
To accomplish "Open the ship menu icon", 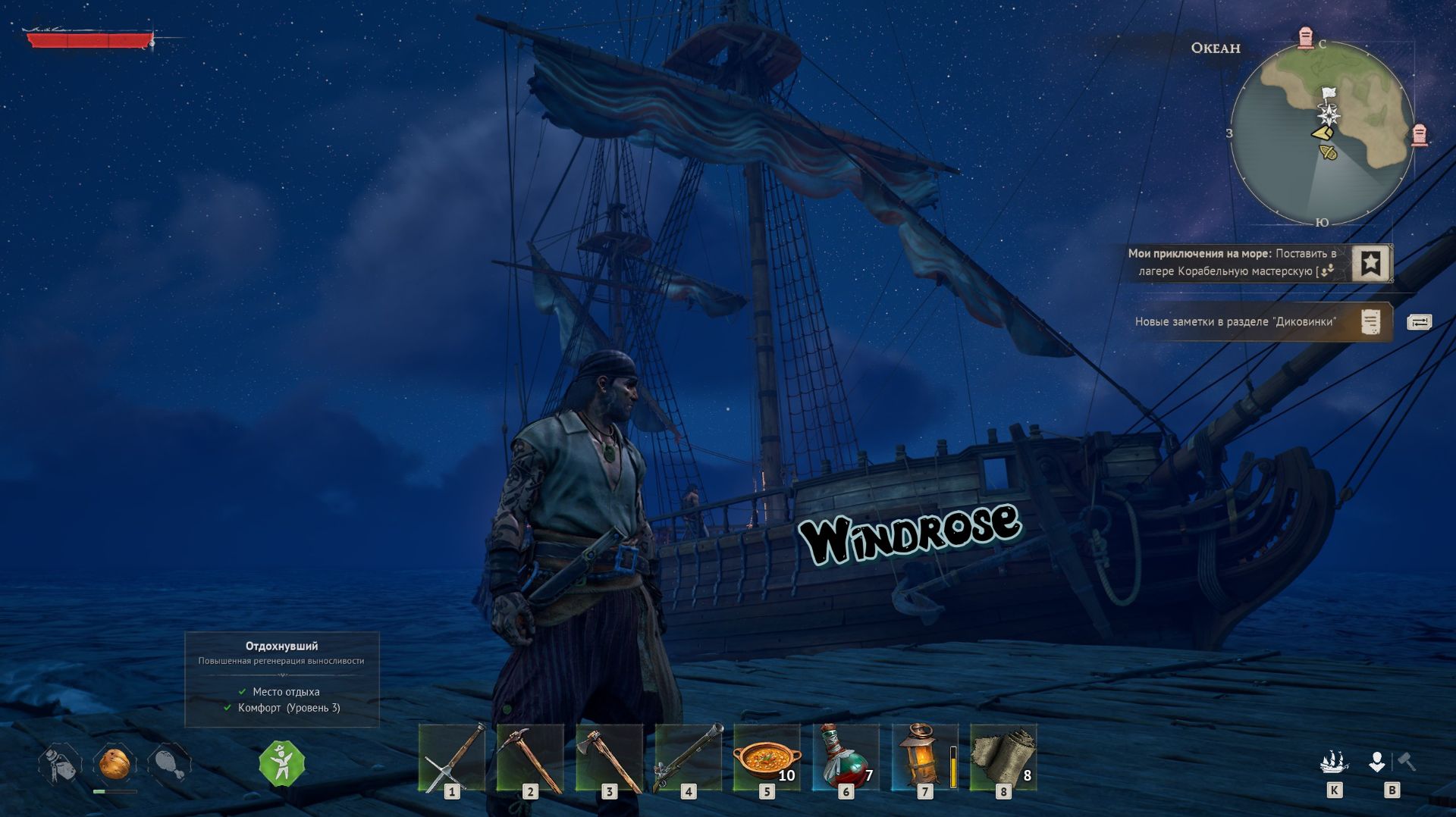I will [1334, 762].
